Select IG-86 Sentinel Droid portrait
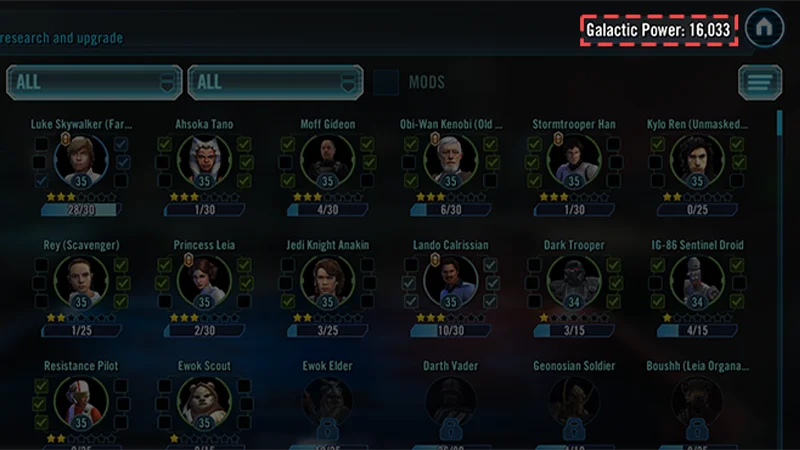This screenshot has width=800, height=450. pyautogui.click(x=697, y=279)
